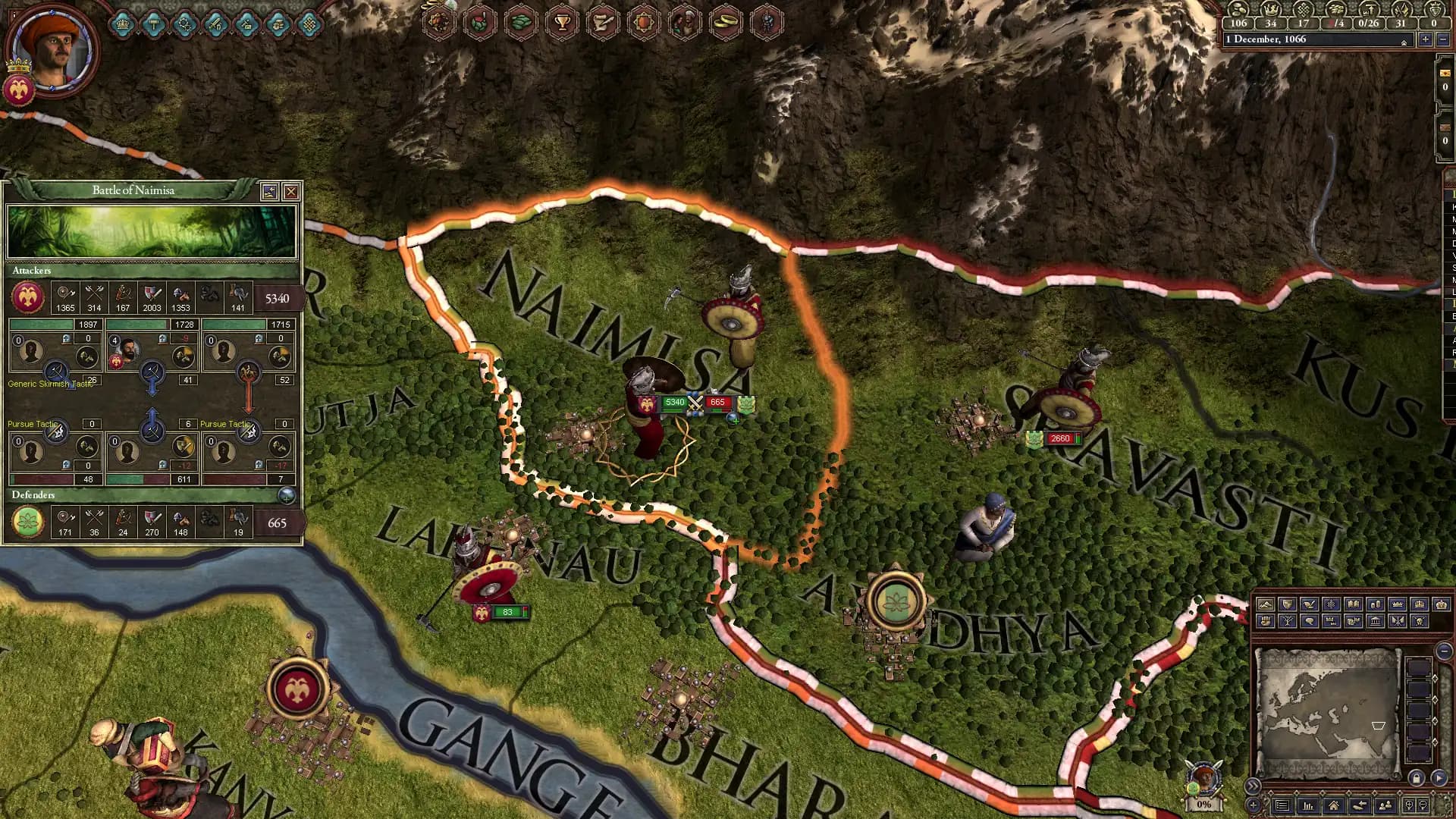Screen dimensions: 1456x819
Task: Click the 0% siege progress bar
Action: click(x=1204, y=805)
